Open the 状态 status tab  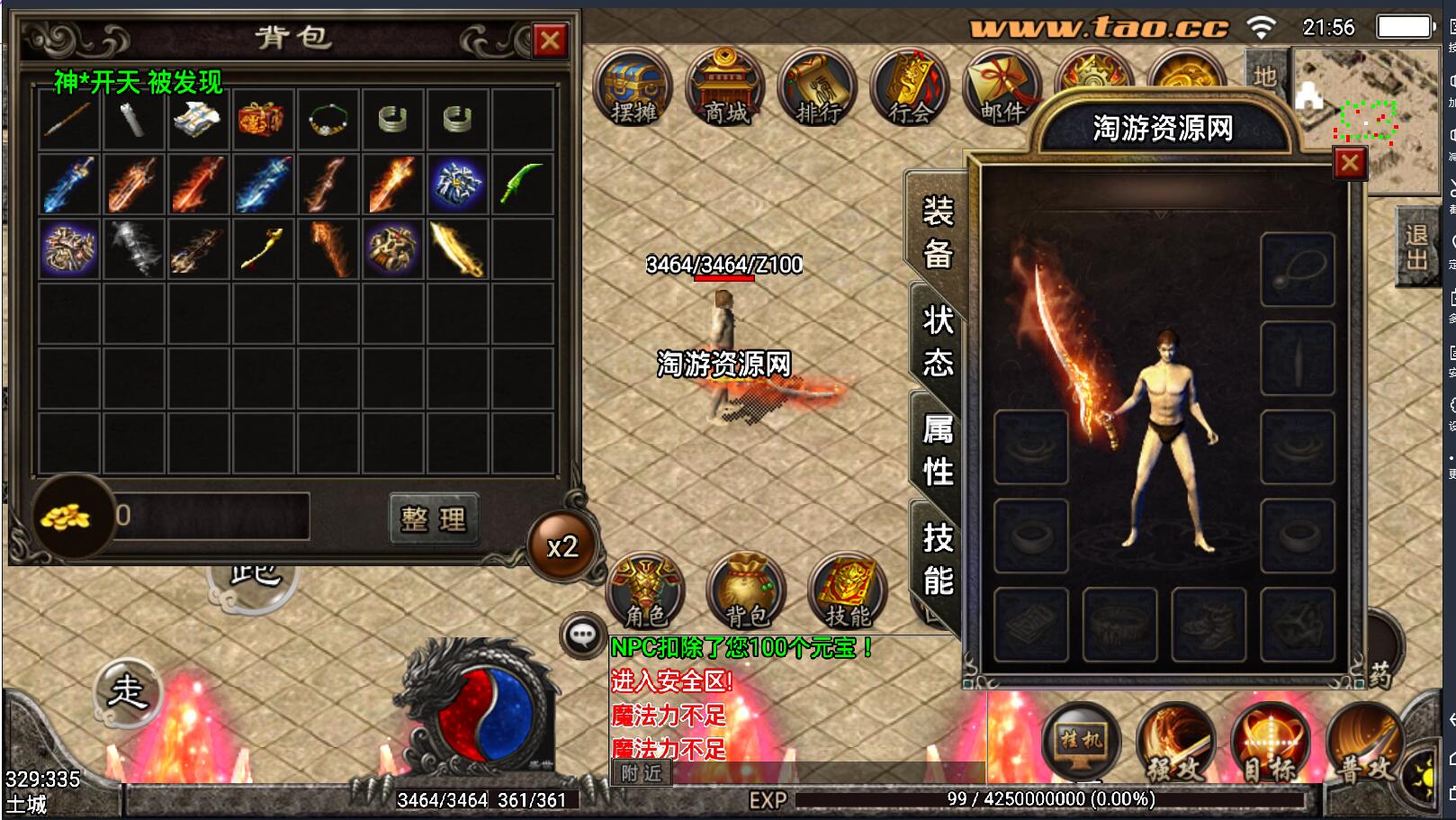pos(937,342)
